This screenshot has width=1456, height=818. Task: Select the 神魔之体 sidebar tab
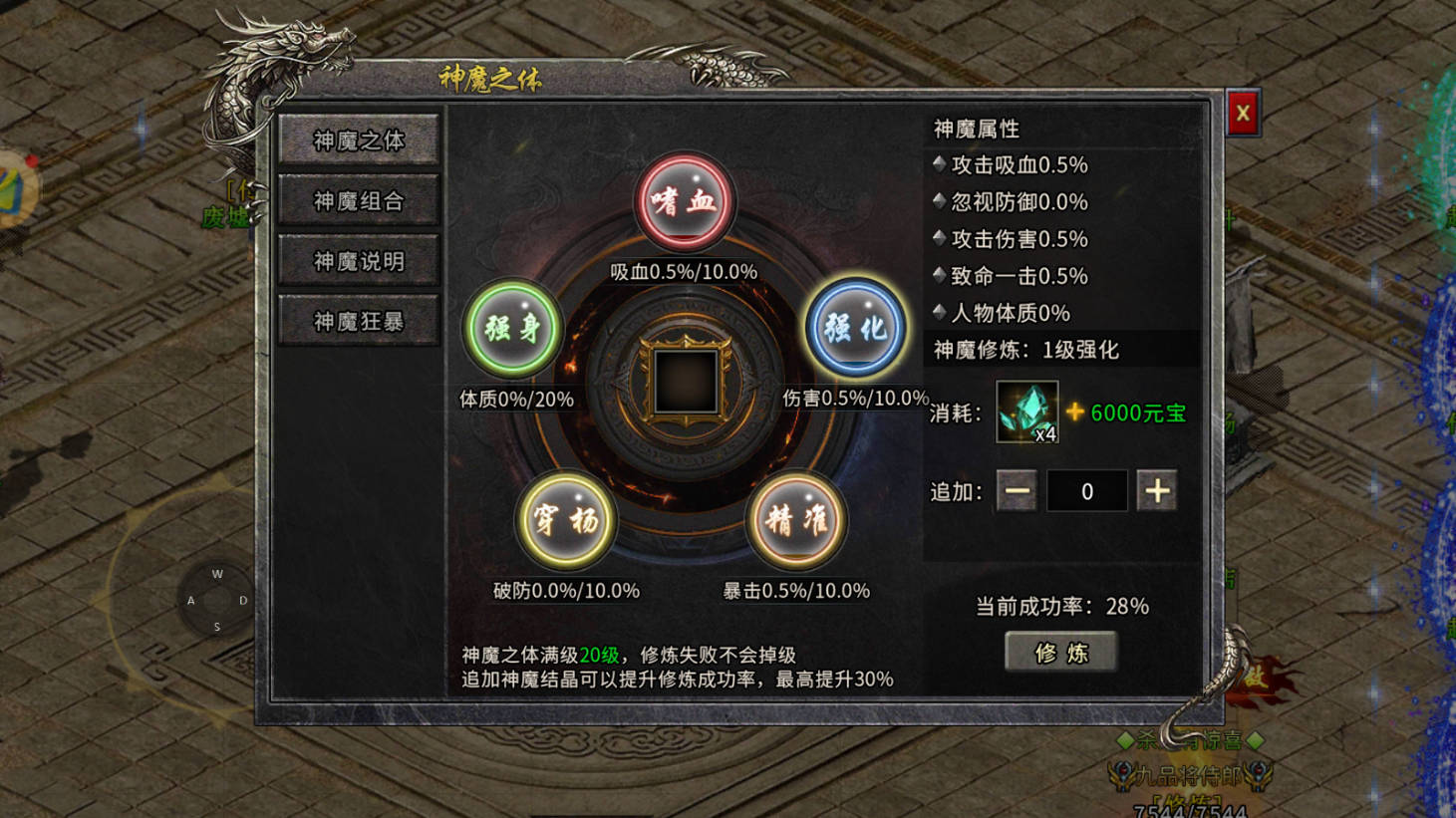[x=359, y=140]
